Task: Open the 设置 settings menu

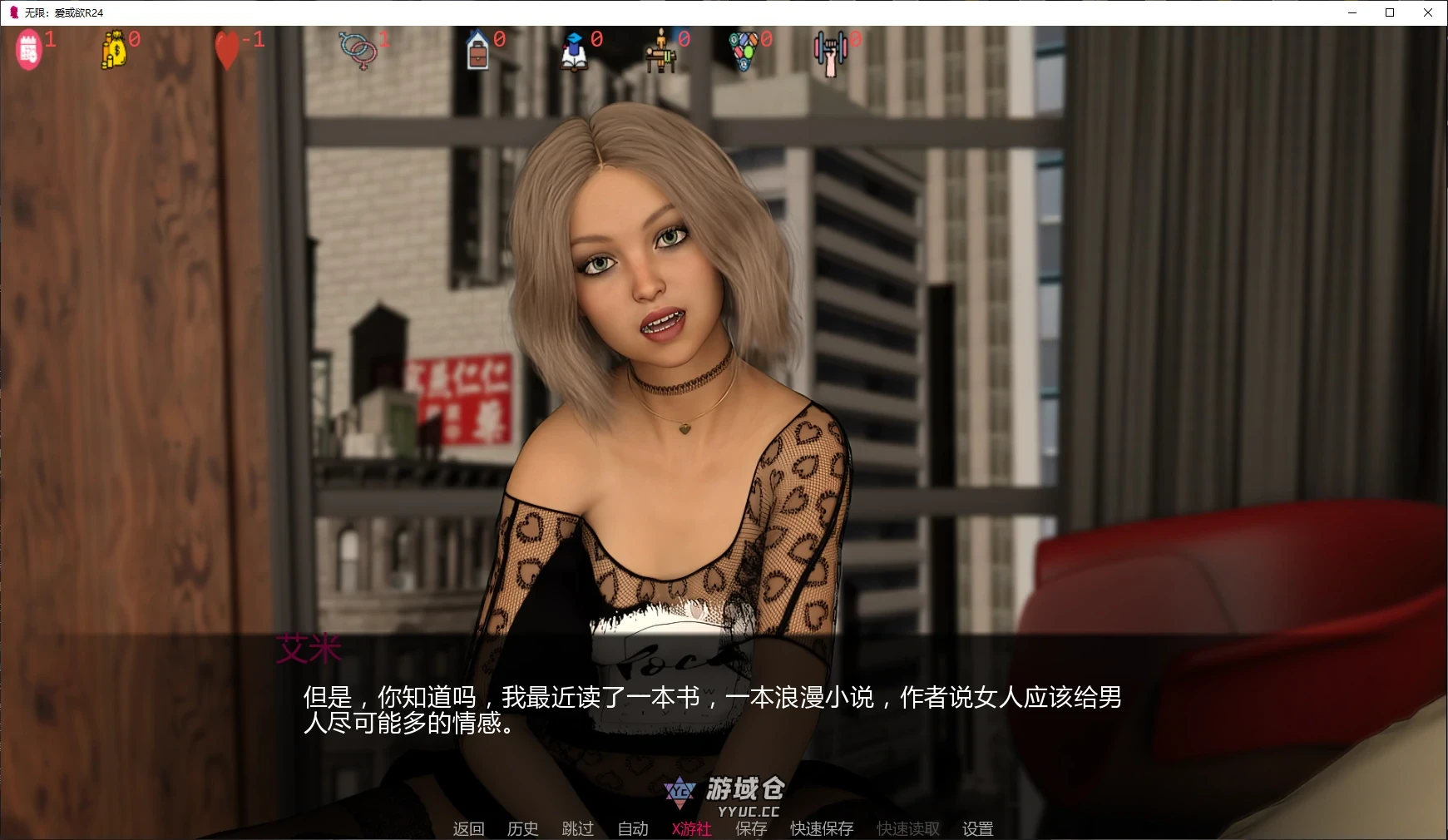Action: 977,828
